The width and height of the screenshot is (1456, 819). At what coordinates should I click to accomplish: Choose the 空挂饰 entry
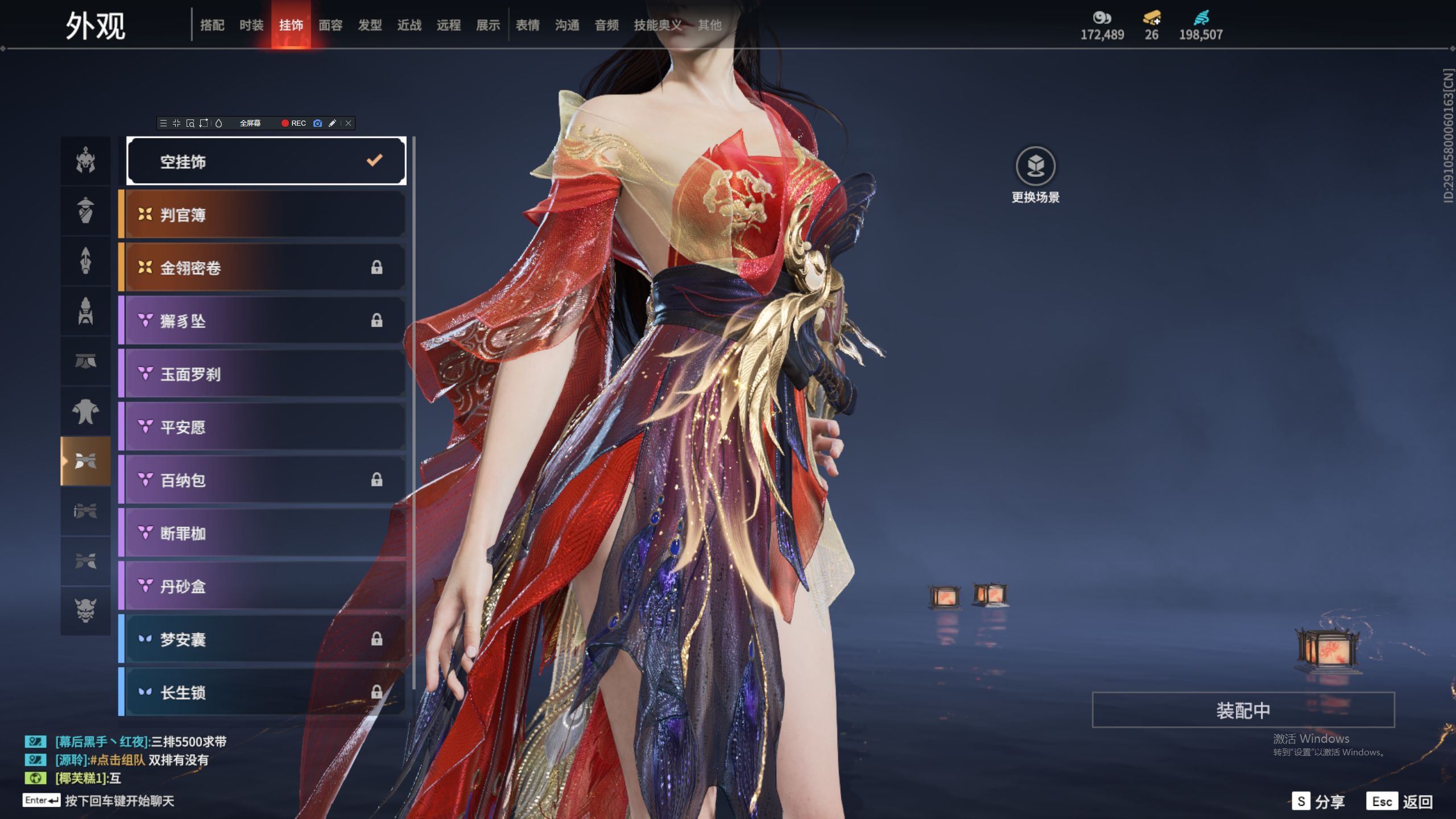click(x=266, y=162)
